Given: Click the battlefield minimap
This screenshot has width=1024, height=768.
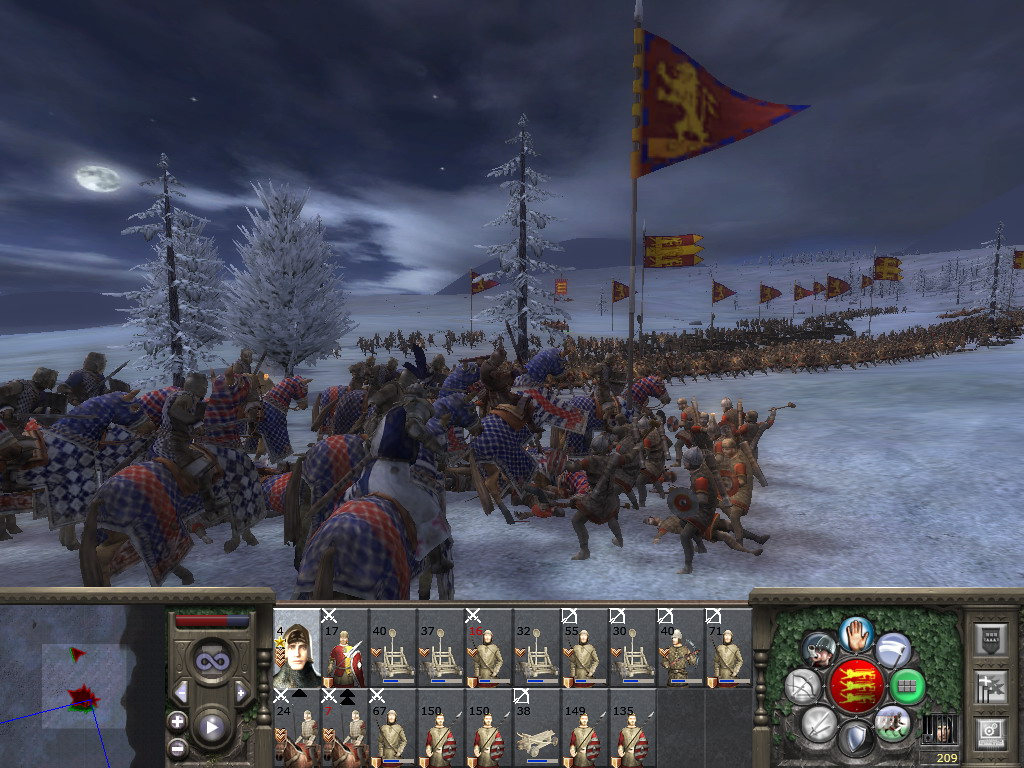Looking at the screenshot, I should [82, 686].
